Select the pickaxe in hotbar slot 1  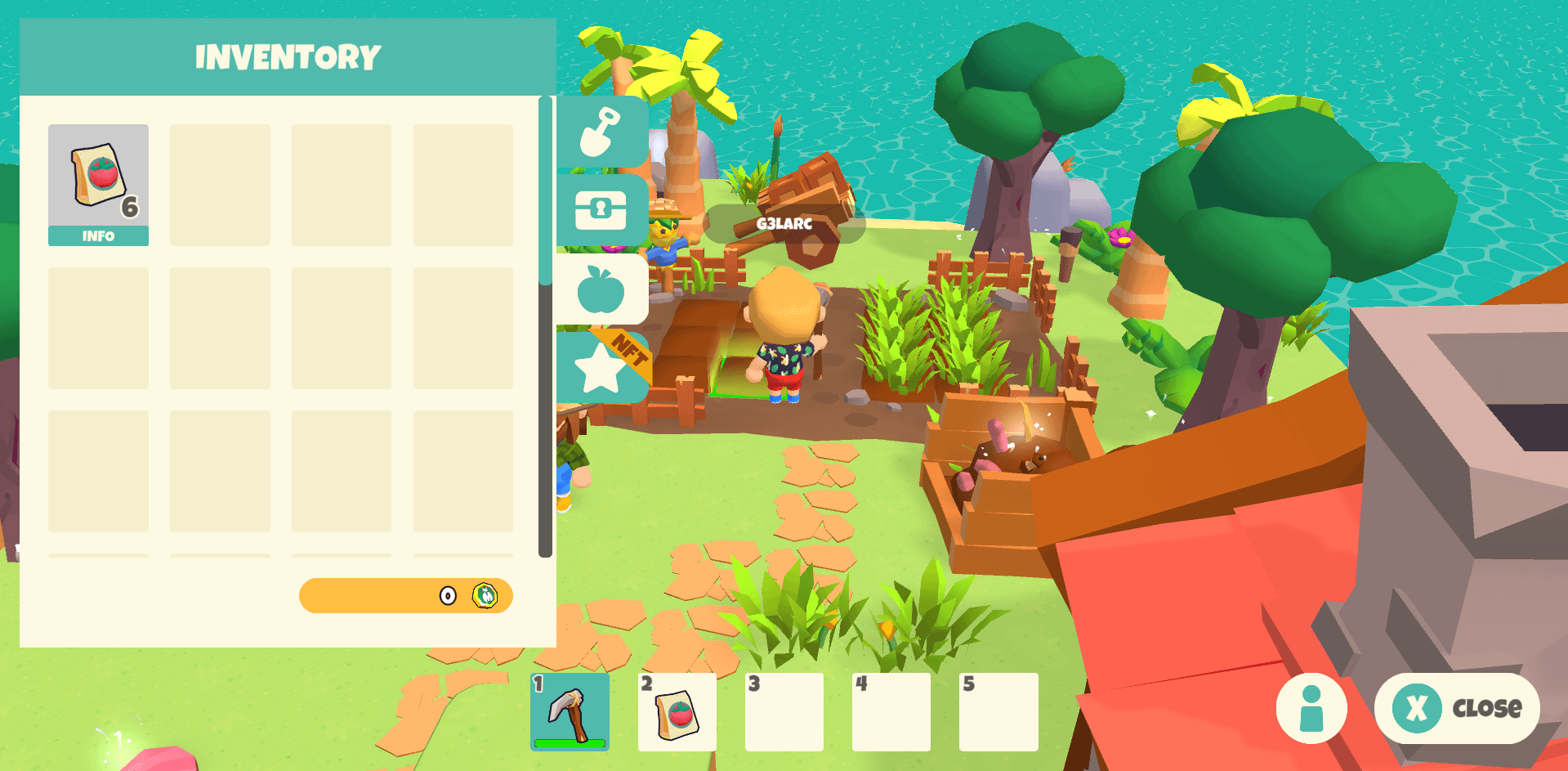(x=571, y=711)
